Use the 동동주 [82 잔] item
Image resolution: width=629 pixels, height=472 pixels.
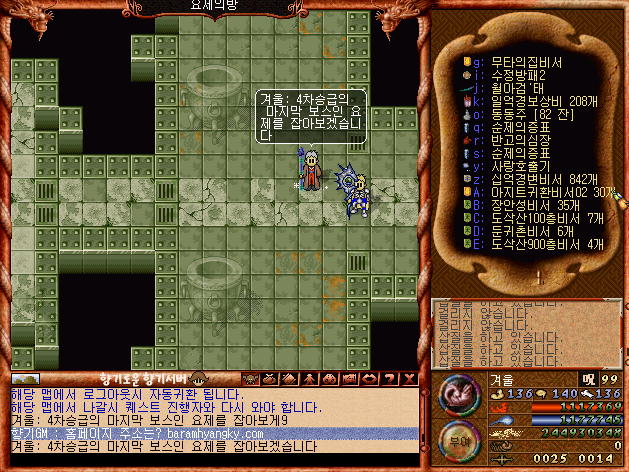(530, 114)
